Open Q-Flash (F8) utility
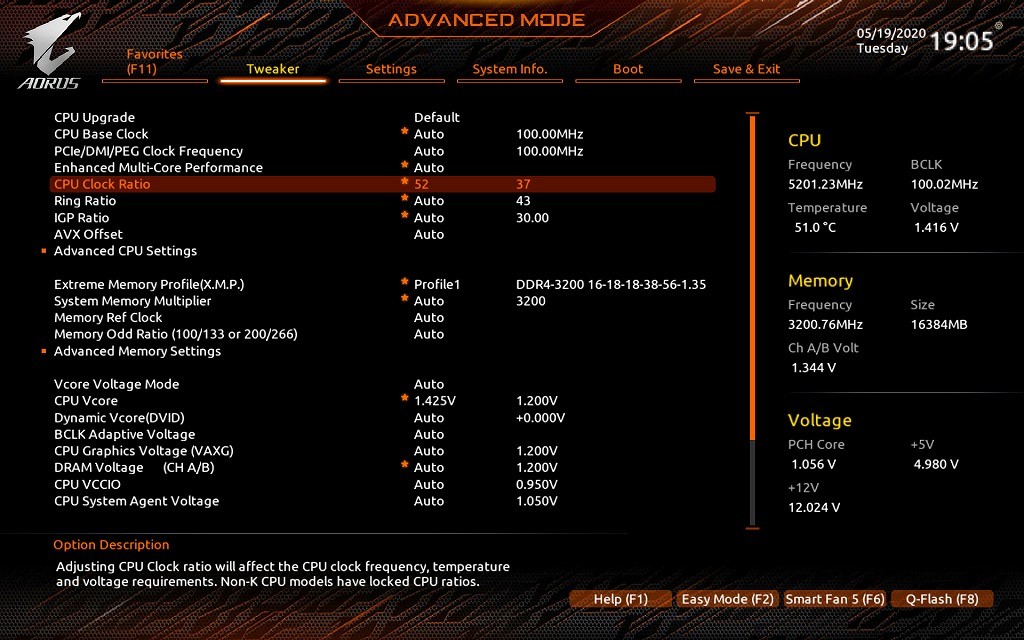 tap(942, 599)
